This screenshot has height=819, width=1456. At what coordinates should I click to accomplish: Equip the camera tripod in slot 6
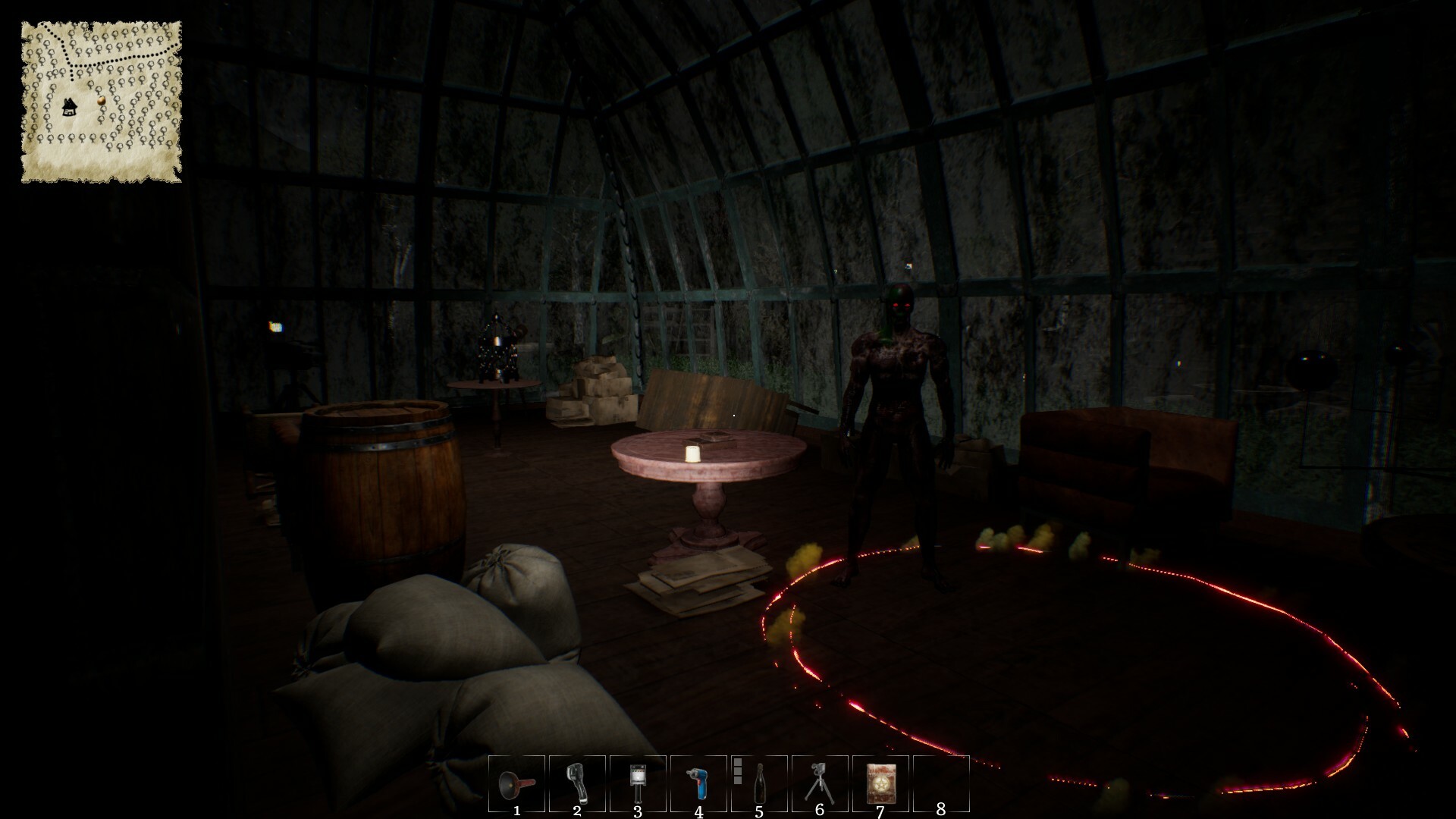[817, 785]
